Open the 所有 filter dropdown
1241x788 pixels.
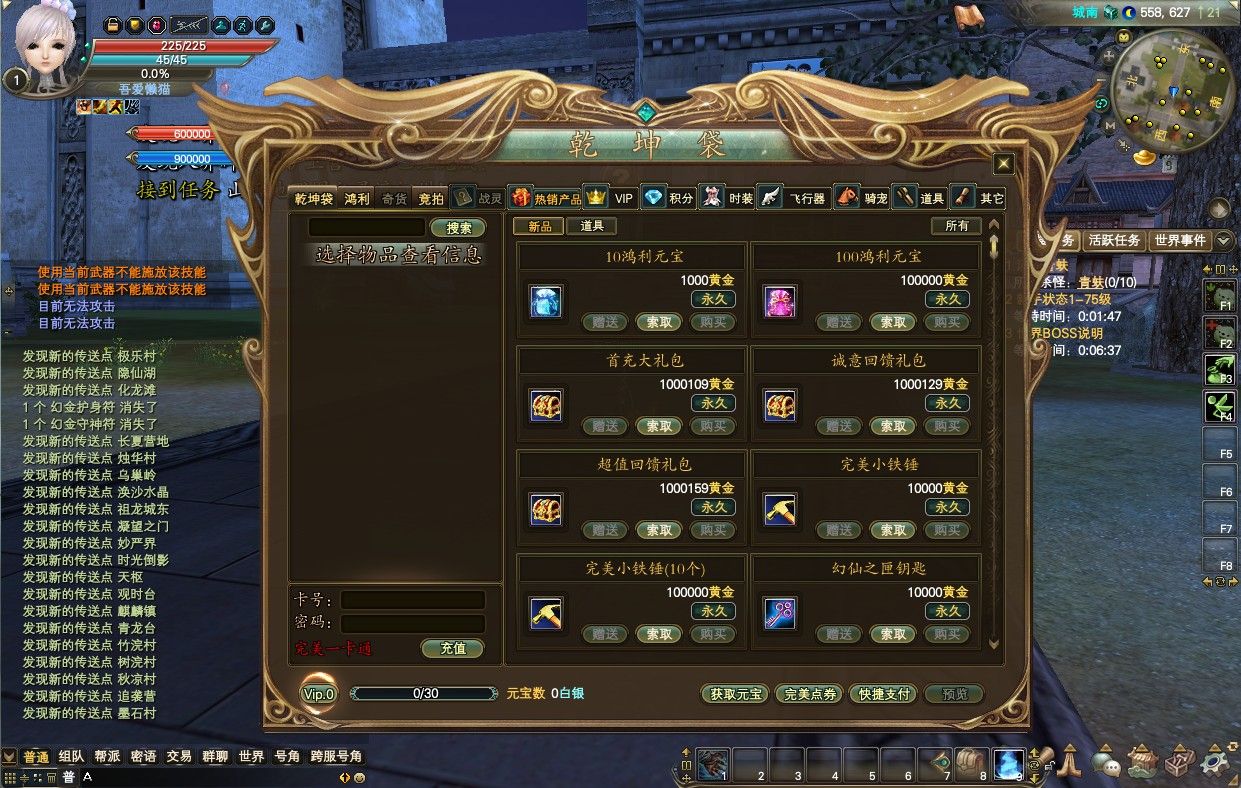(x=956, y=226)
